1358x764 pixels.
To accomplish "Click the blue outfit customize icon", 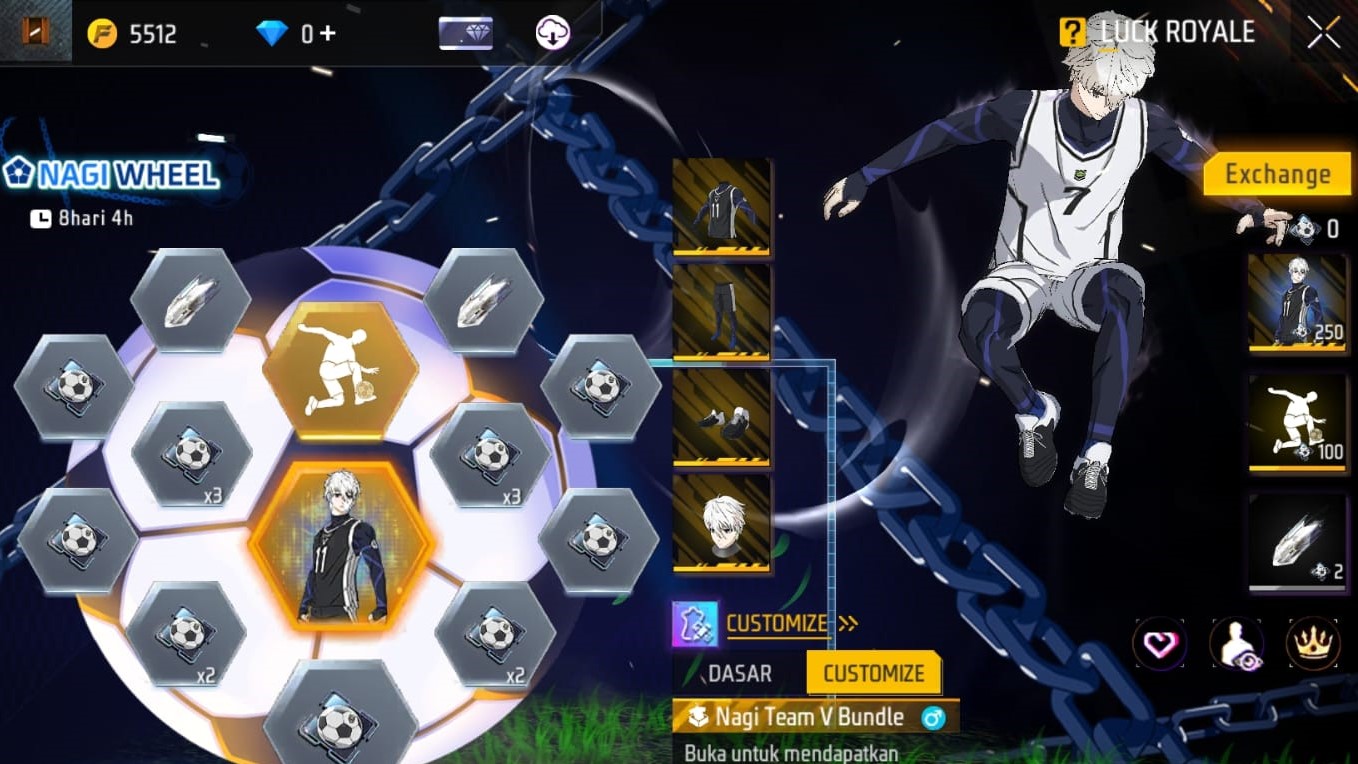I will coord(693,622).
